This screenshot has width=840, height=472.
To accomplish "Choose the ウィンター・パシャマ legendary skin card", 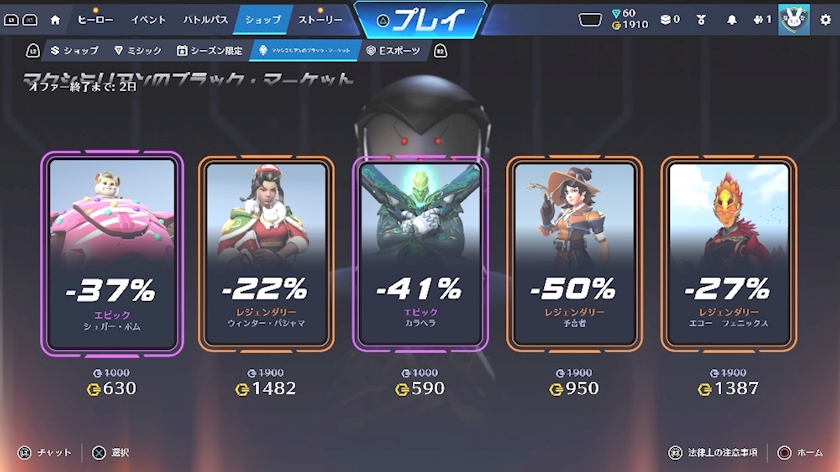I will coord(266,253).
